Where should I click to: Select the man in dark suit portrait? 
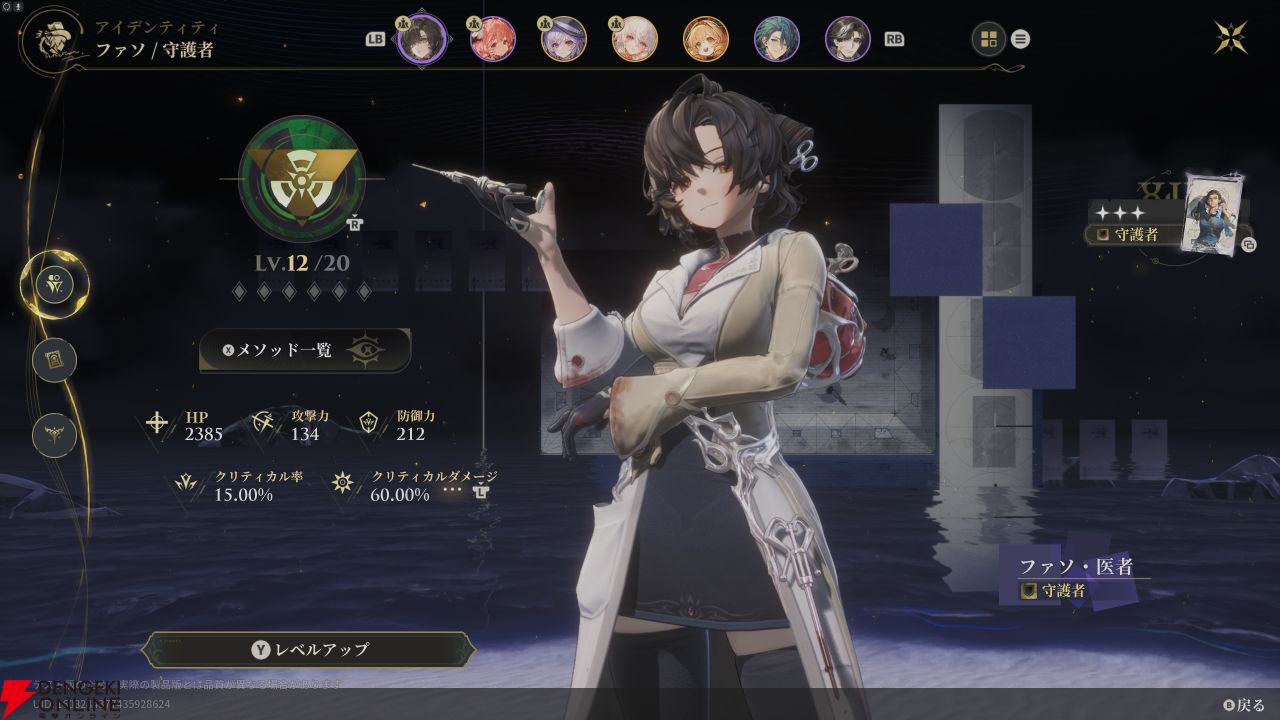[848, 39]
